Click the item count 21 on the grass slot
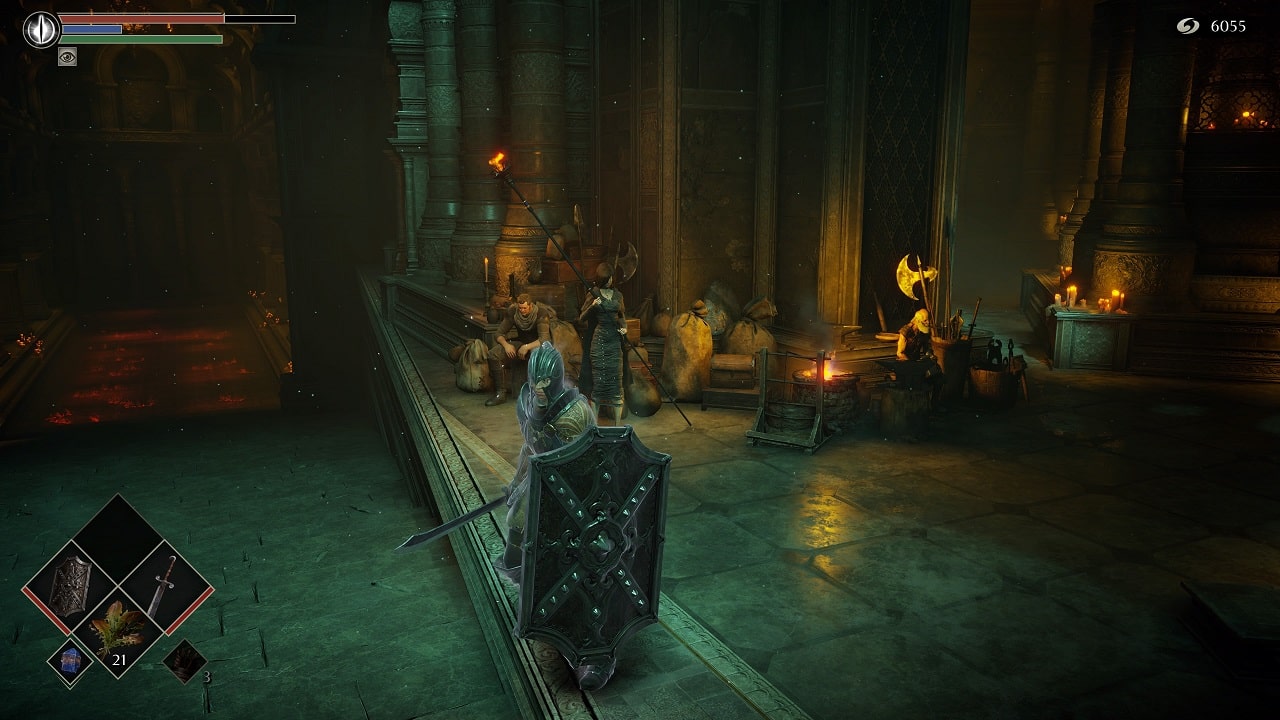 point(120,659)
